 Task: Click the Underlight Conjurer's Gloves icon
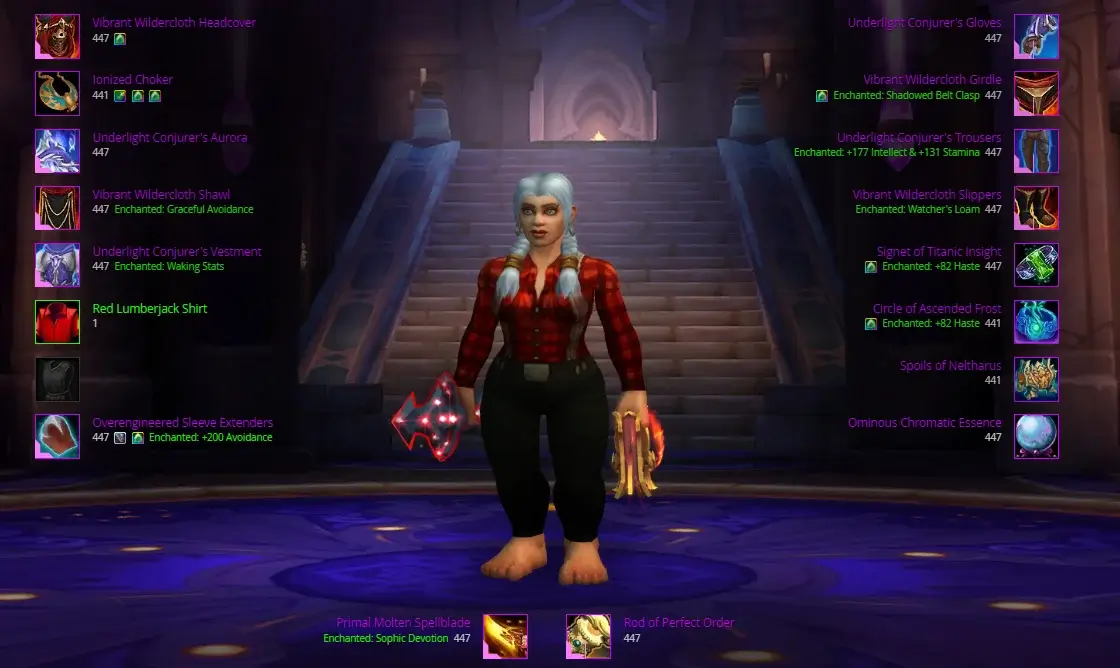[x=1036, y=37]
